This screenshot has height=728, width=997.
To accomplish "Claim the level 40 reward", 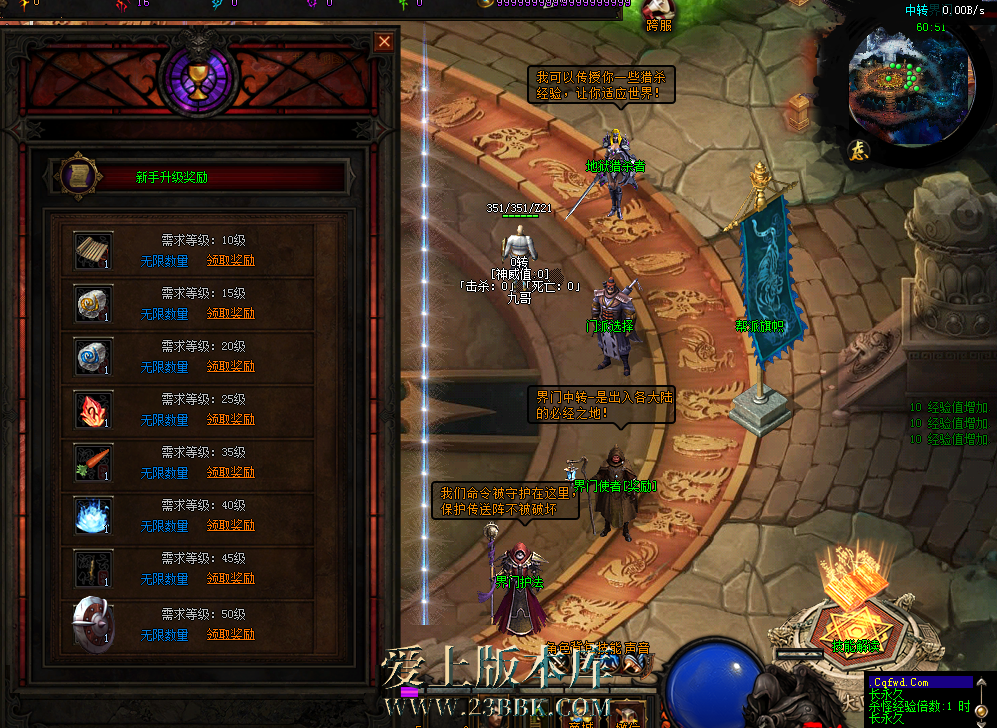I will click(231, 526).
